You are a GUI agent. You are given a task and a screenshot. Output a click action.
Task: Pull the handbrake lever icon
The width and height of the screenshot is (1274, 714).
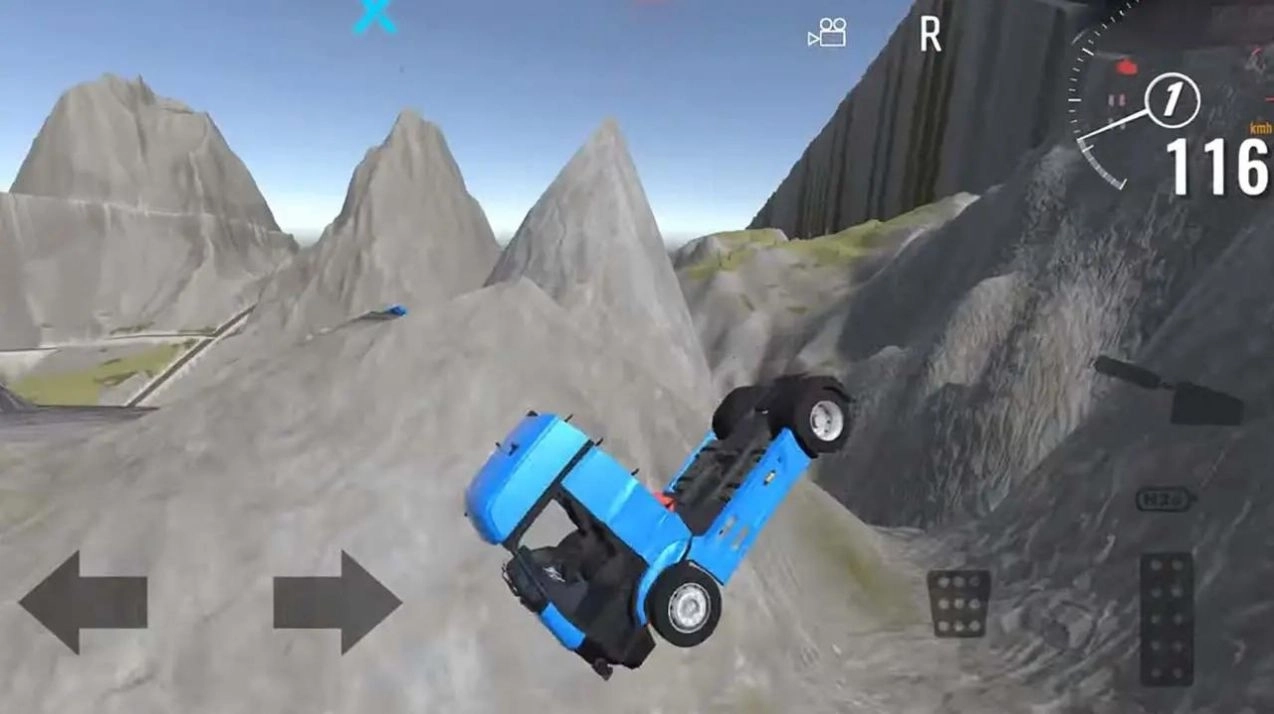click(1170, 391)
